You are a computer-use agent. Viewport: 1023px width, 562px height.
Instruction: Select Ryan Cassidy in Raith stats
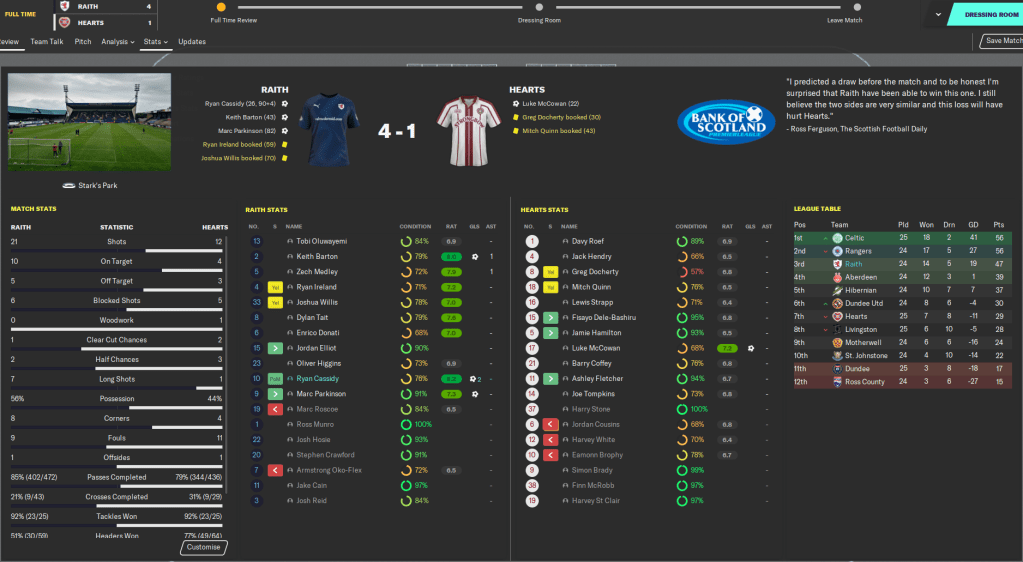(318, 378)
